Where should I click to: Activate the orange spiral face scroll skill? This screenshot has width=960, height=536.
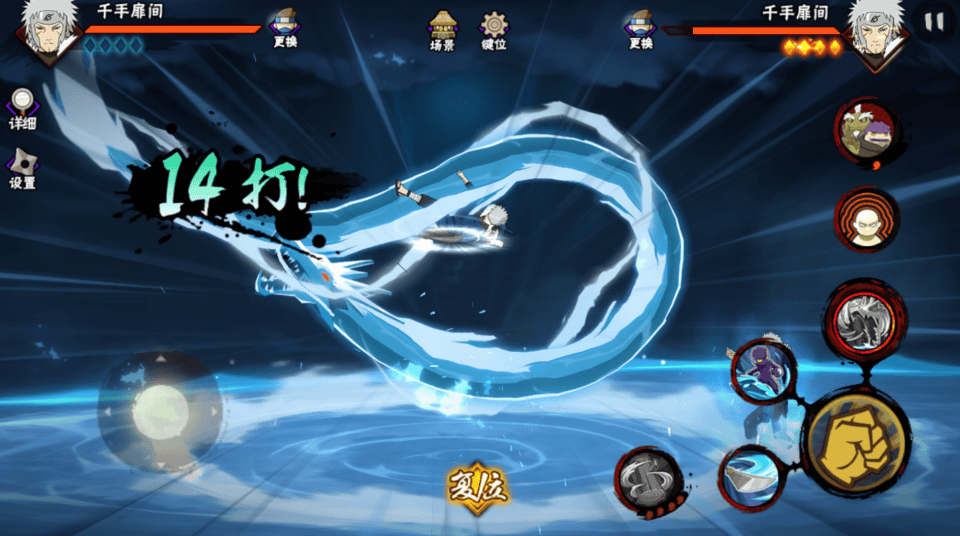tap(866, 220)
